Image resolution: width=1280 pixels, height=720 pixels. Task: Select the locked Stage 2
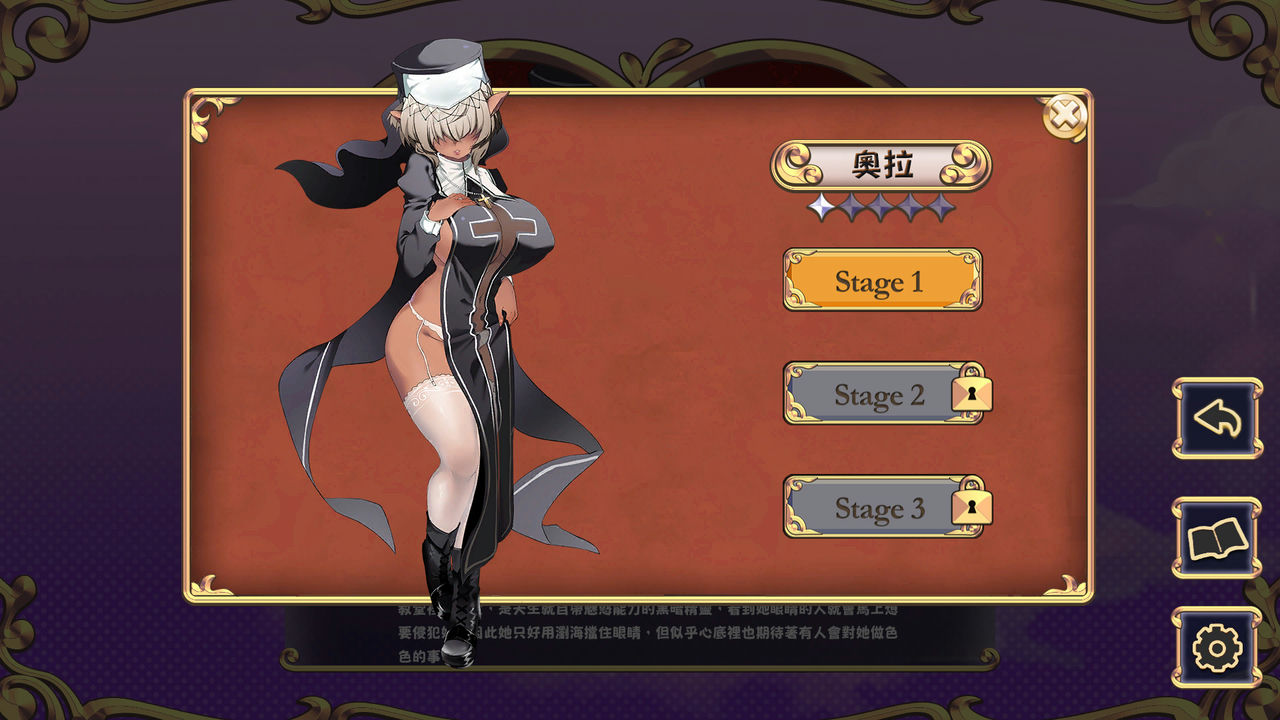click(x=882, y=394)
